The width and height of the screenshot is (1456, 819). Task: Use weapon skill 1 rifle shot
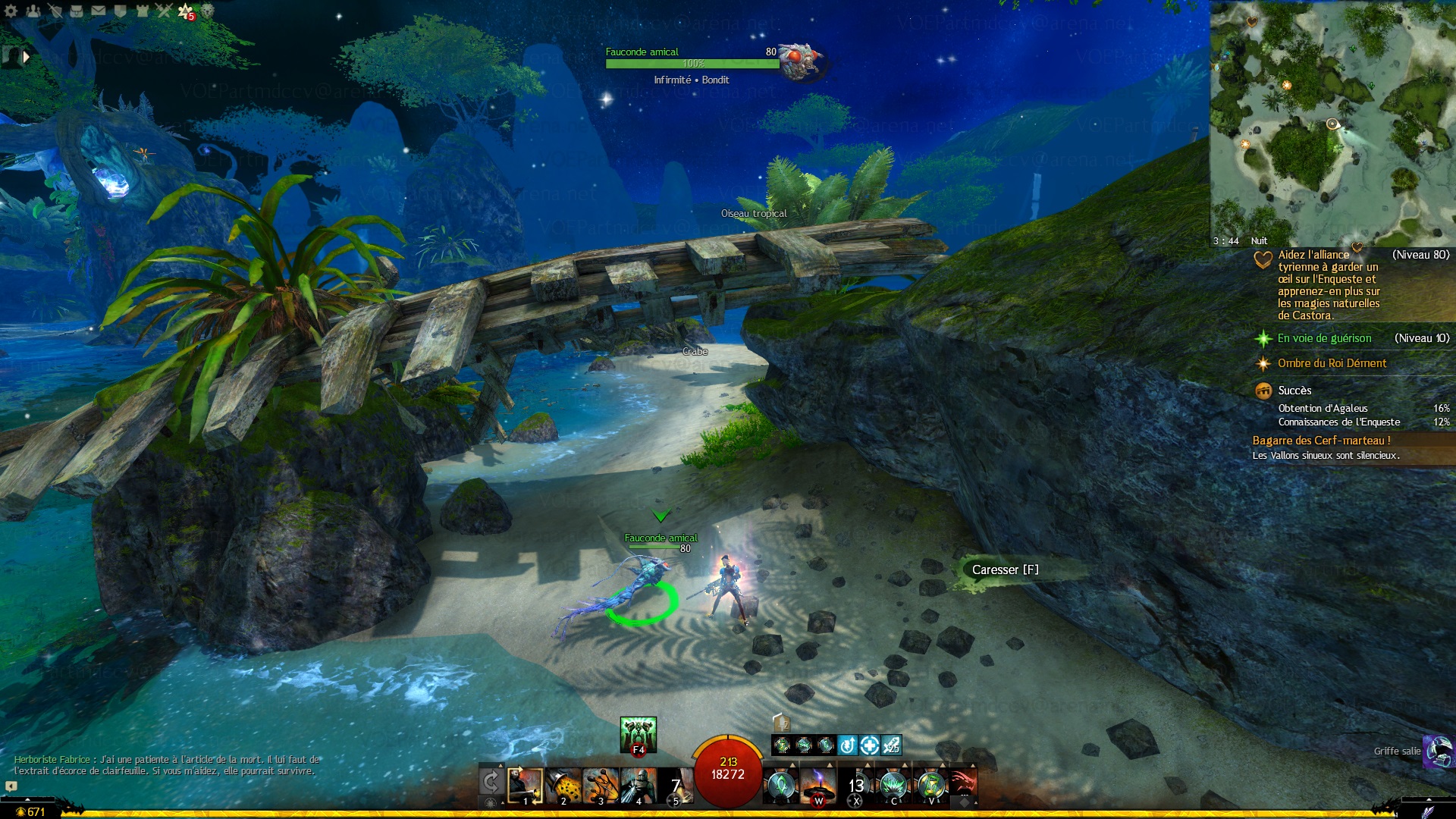pyautogui.click(x=525, y=785)
